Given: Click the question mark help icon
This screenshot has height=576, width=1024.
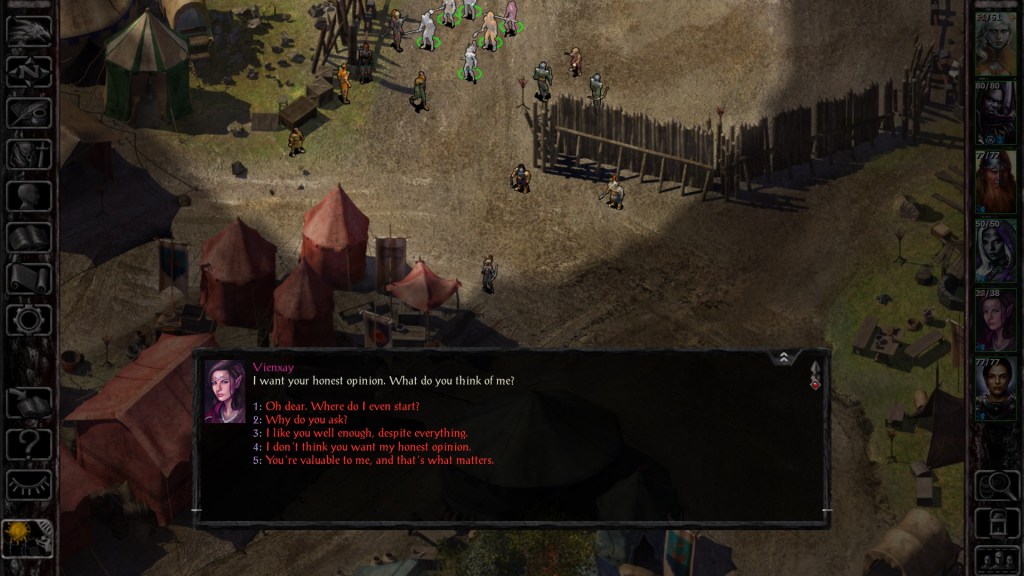Looking at the screenshot, I should 29,443.
